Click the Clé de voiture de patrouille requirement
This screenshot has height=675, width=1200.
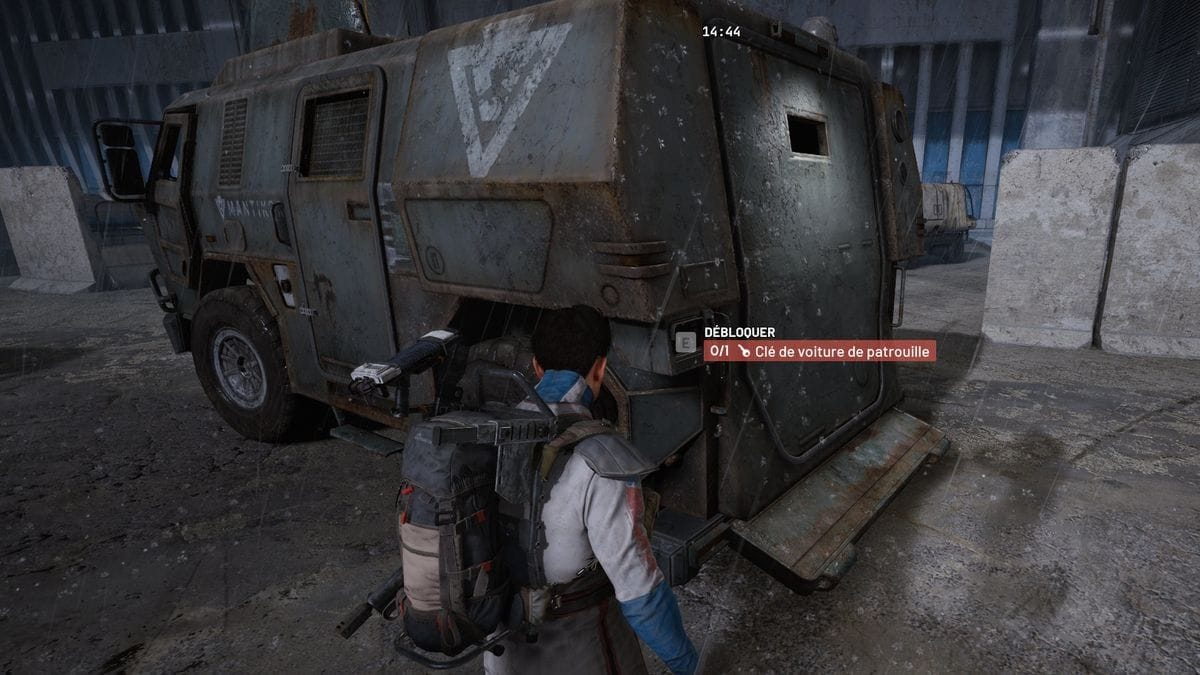tap(820, 351)
